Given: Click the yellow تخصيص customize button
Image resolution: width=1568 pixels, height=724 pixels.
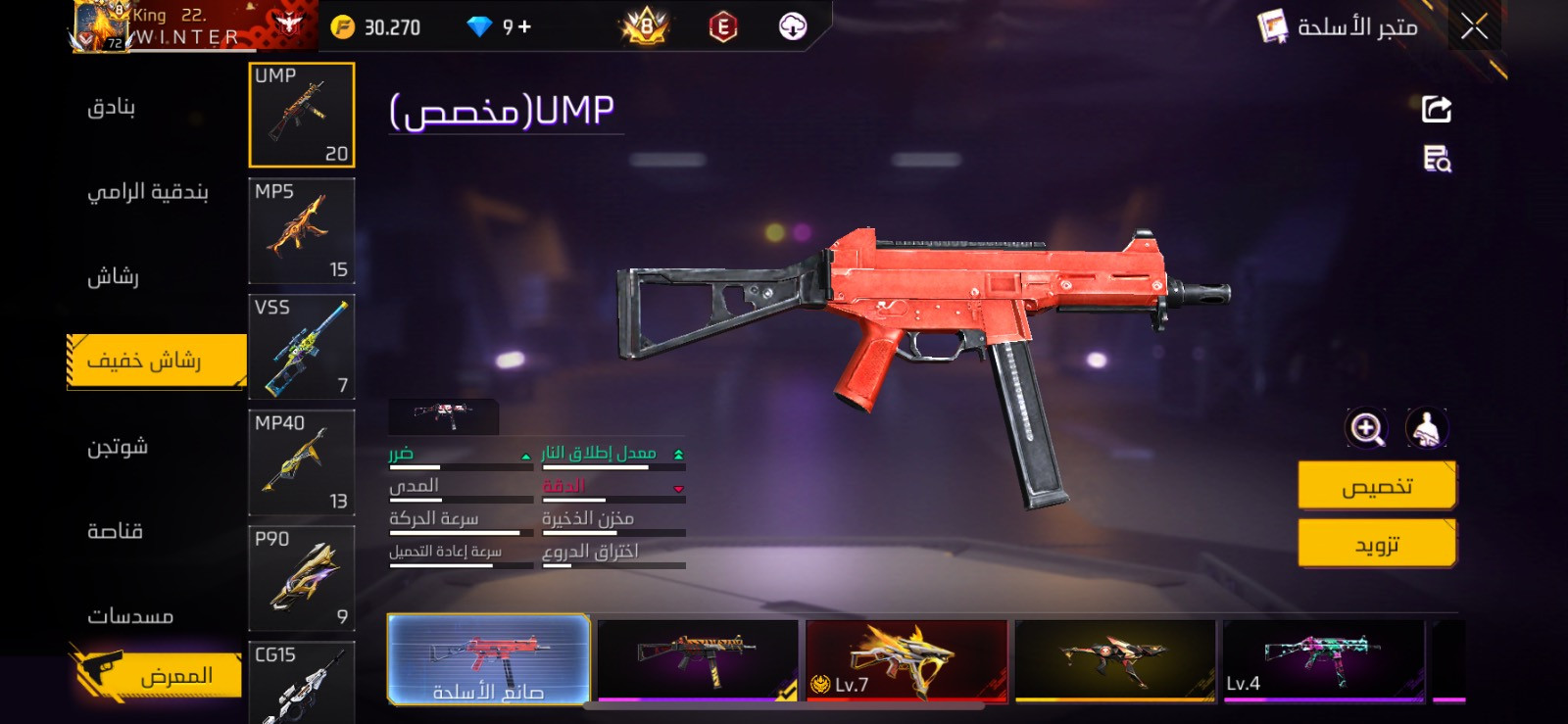Looking at the screenshot, I should click(1376, 486).
